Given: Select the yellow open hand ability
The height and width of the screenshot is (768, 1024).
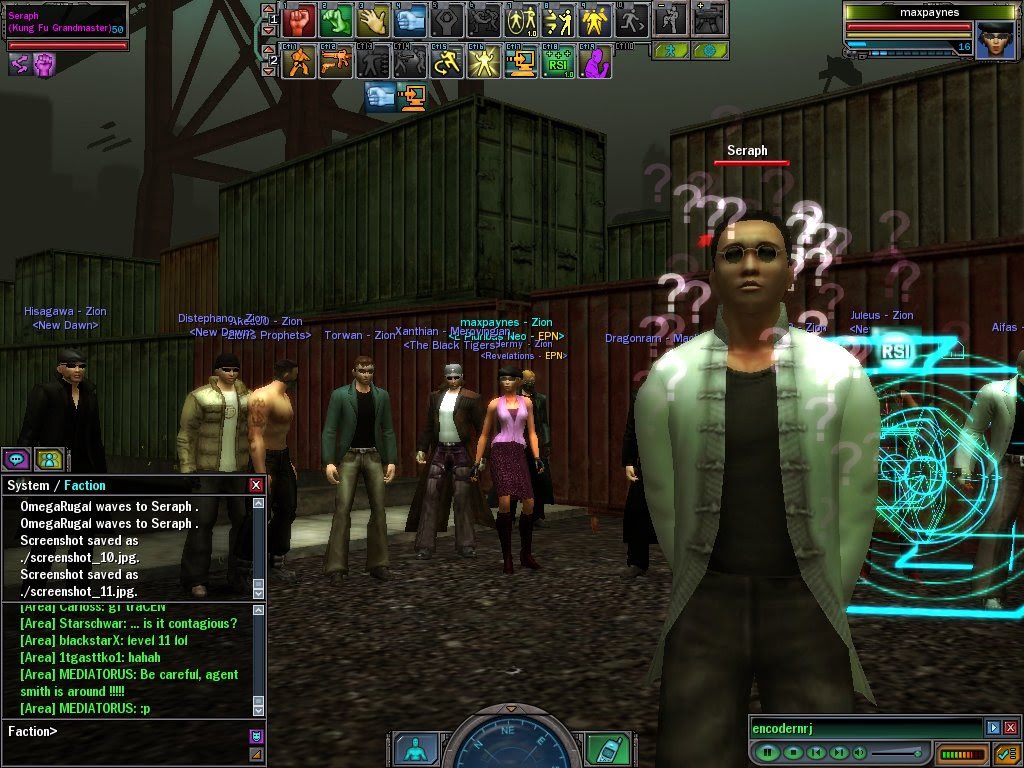Looking at the screenshot, I should 372,18.
